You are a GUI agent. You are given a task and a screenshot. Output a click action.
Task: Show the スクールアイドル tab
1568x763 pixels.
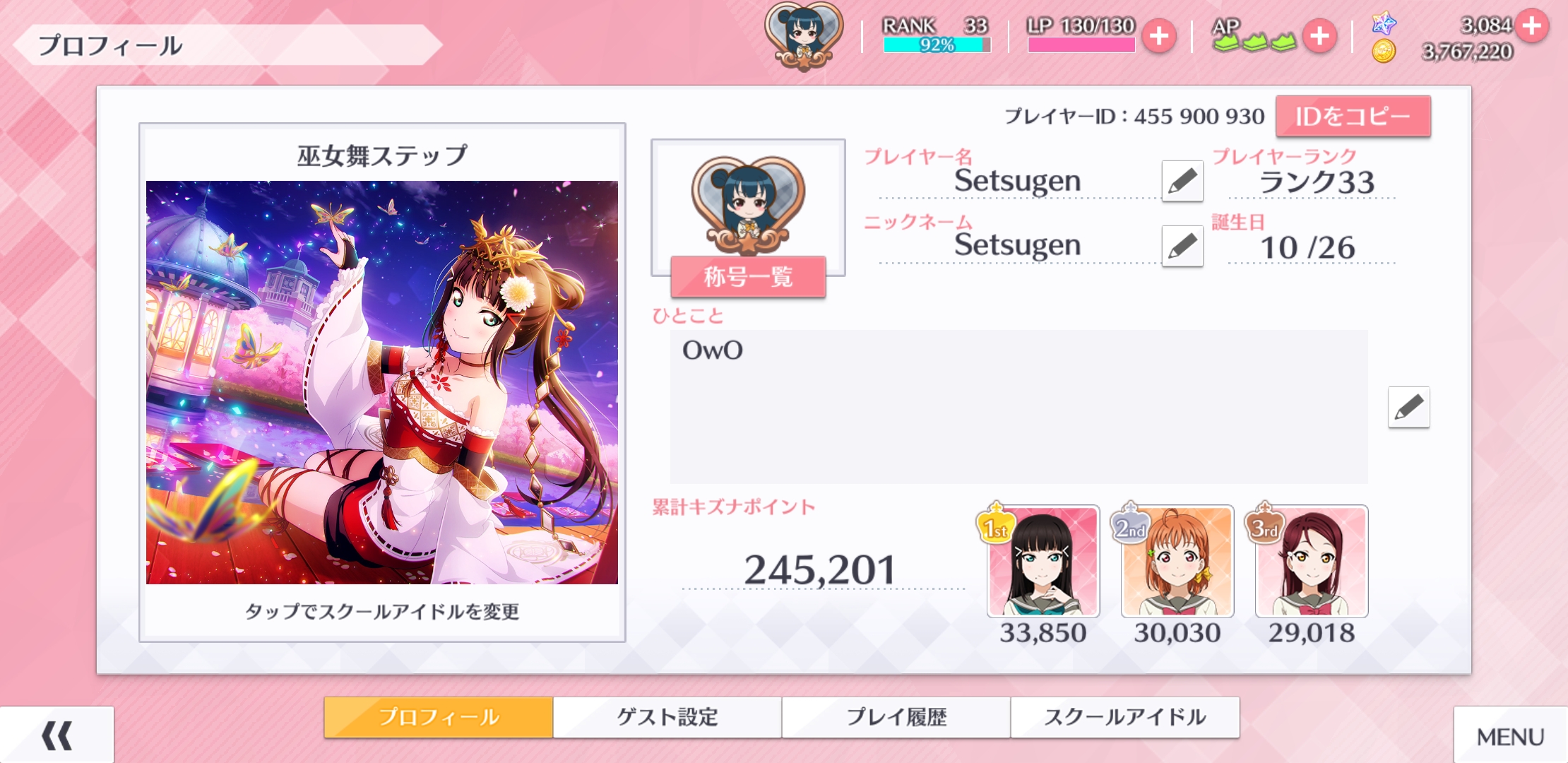pos(1124,717)
